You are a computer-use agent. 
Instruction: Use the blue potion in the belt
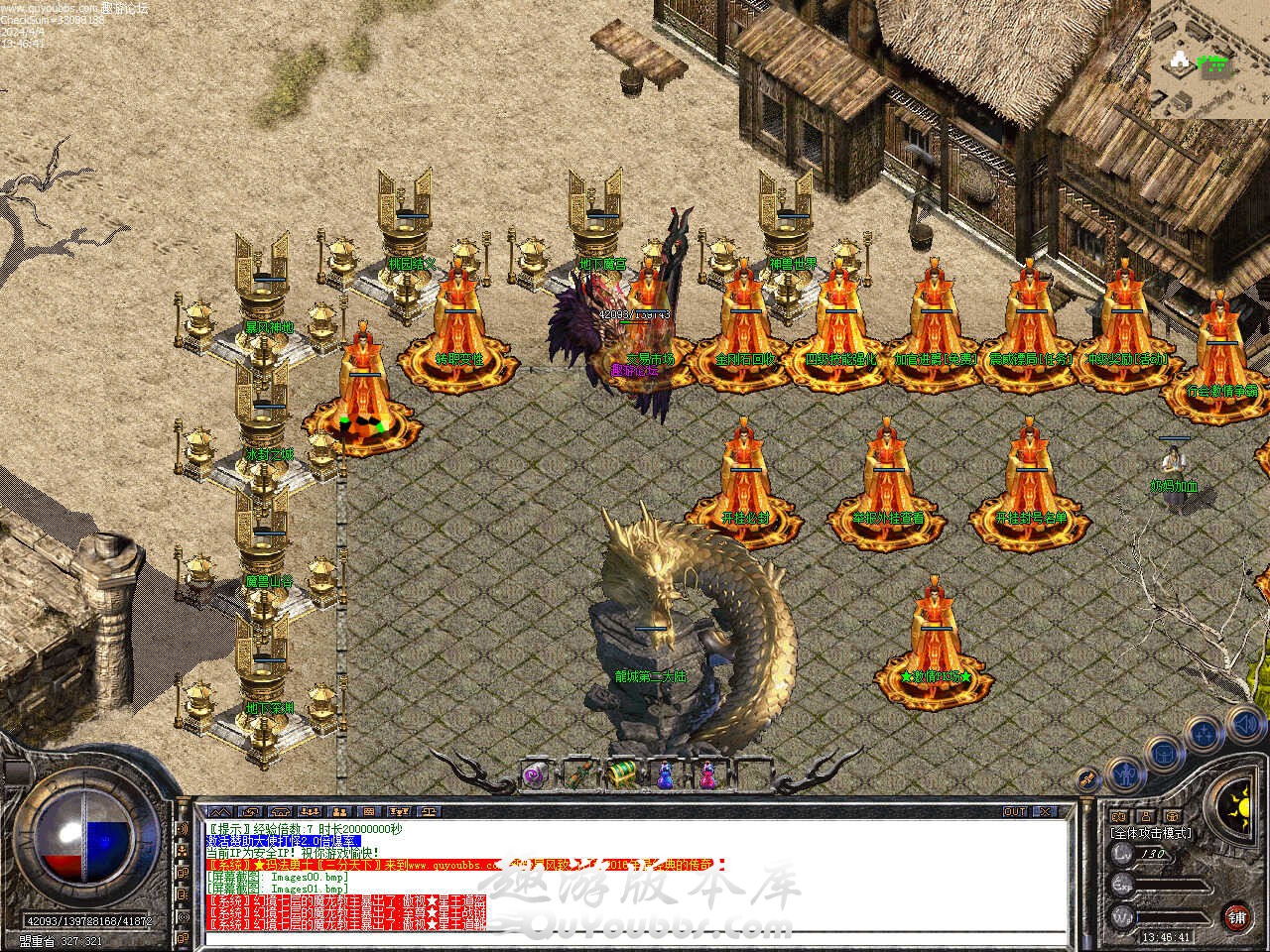click(665, 774)
